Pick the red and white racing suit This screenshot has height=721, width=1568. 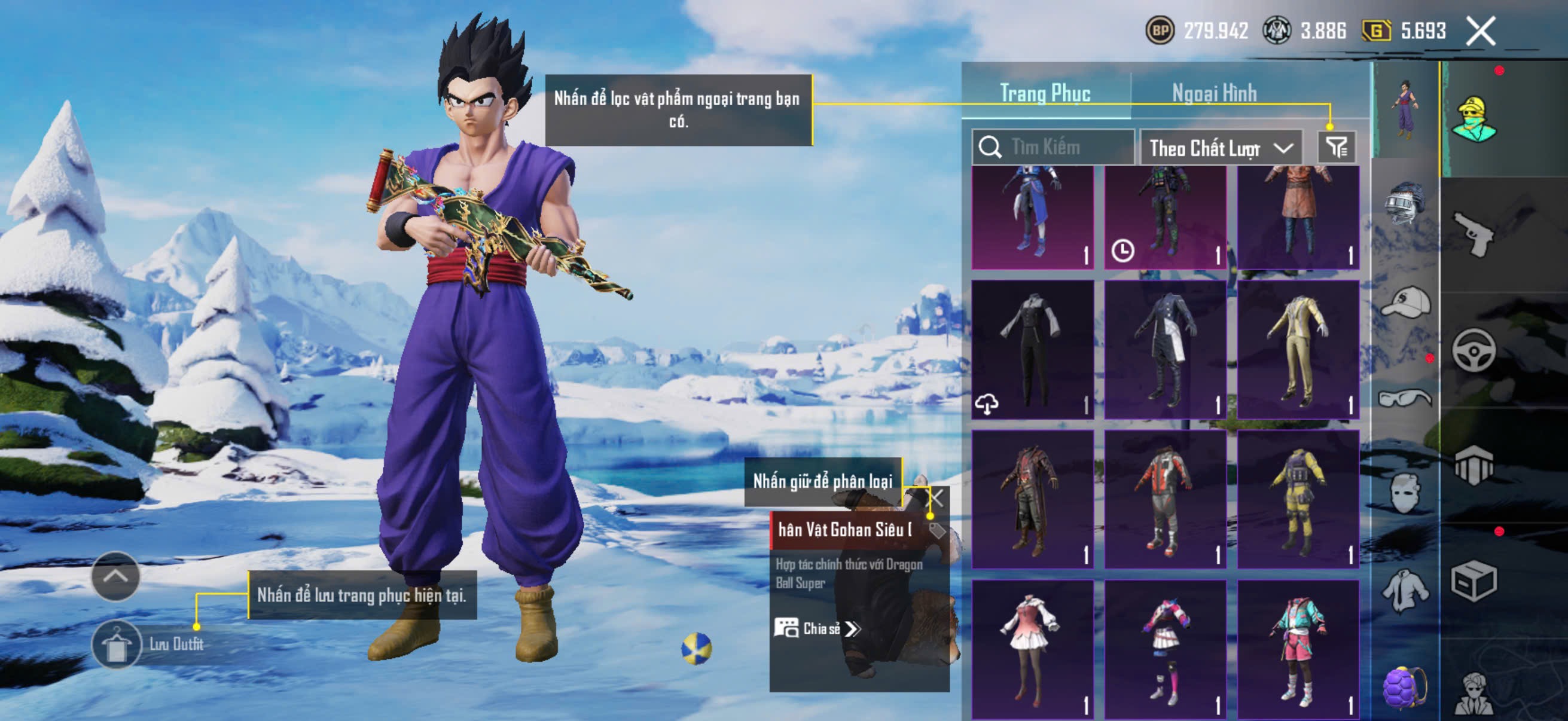[1165, 500]
